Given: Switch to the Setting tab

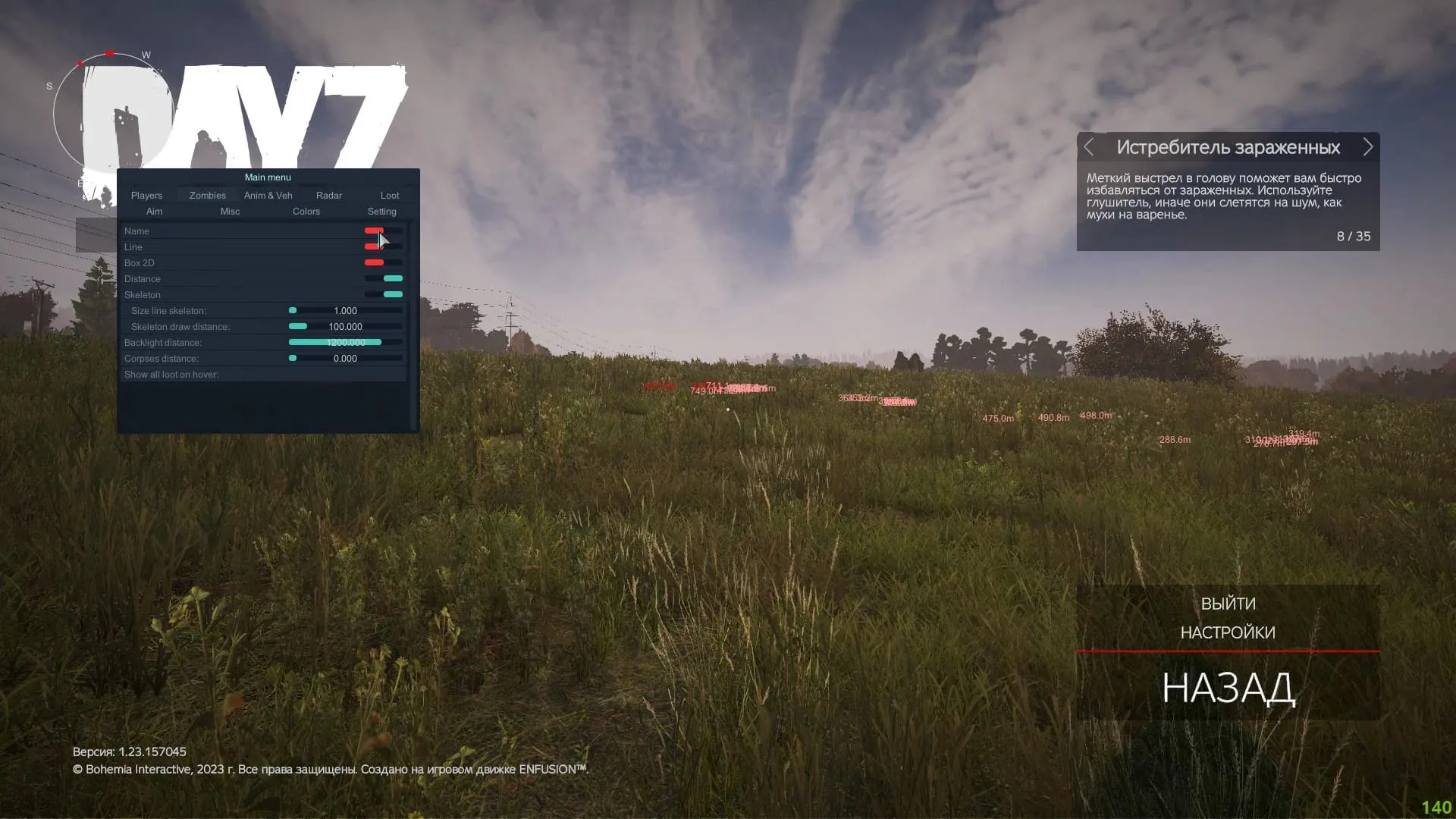Looking at the screenshot, I should [381, 212].
